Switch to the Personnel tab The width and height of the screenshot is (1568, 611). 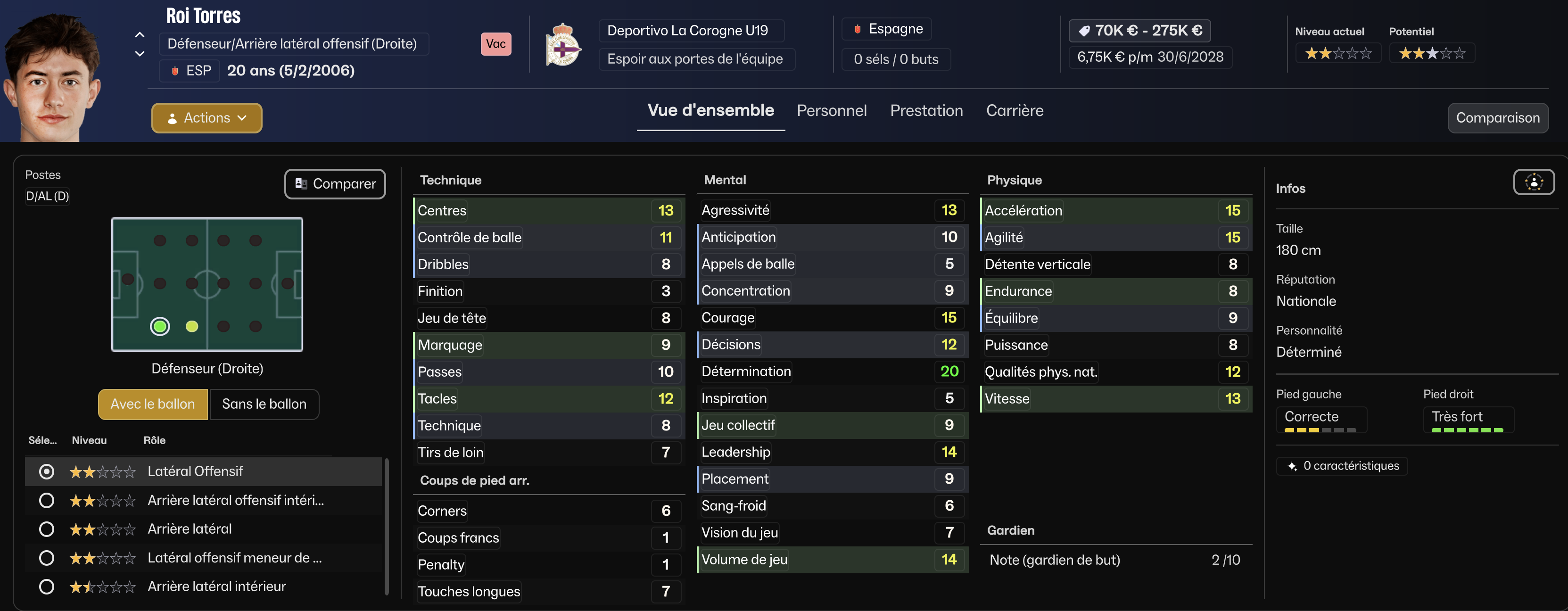(832, 111)
